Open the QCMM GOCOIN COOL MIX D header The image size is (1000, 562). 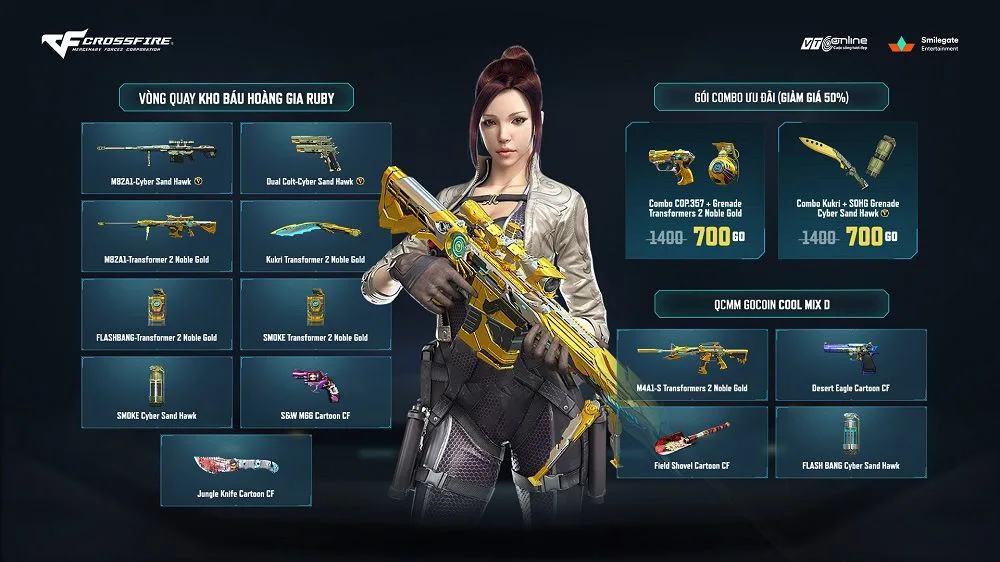771,303
